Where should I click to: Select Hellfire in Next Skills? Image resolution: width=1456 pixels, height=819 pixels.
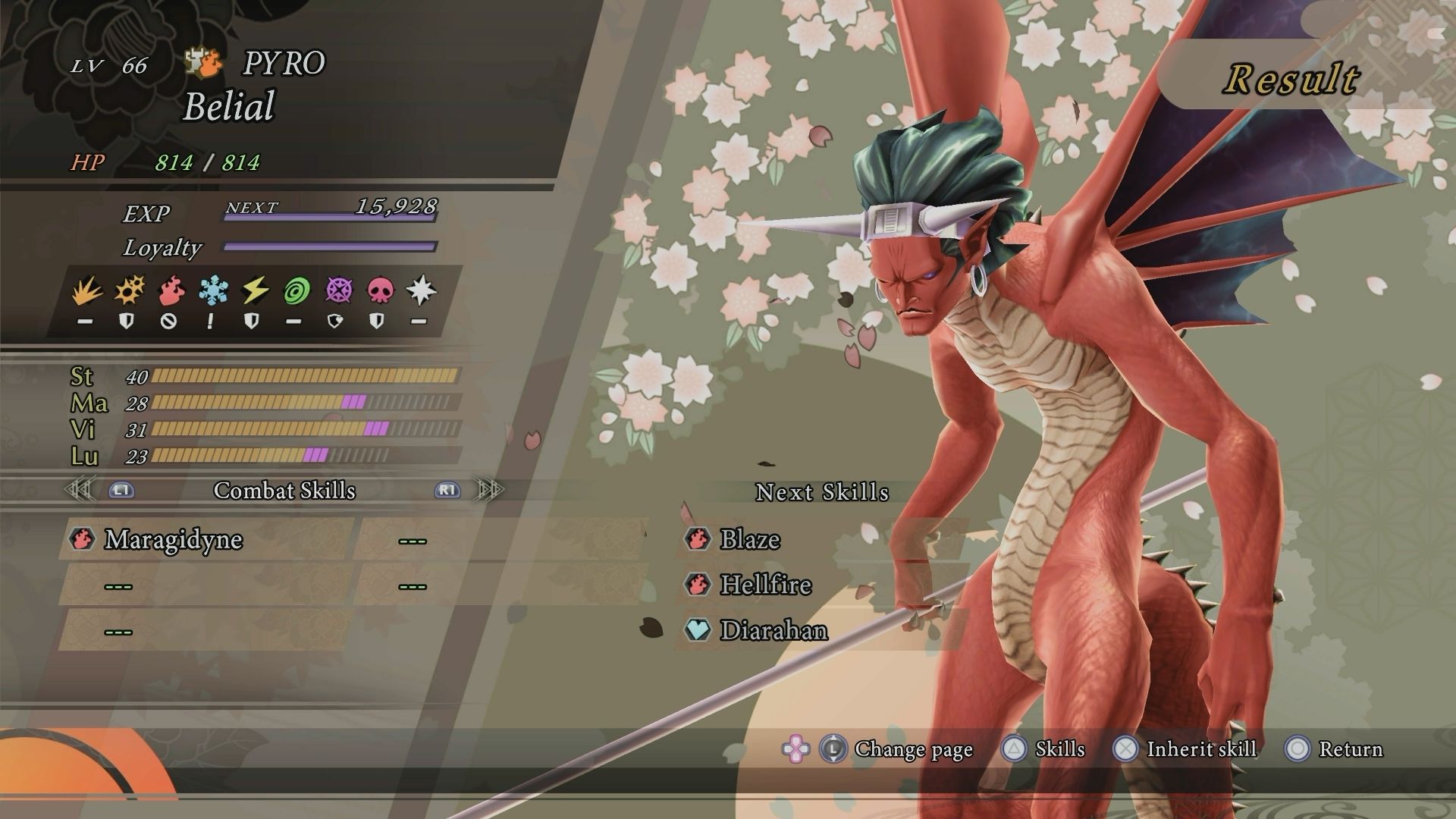pyautogui.click(x=765, y=585)
